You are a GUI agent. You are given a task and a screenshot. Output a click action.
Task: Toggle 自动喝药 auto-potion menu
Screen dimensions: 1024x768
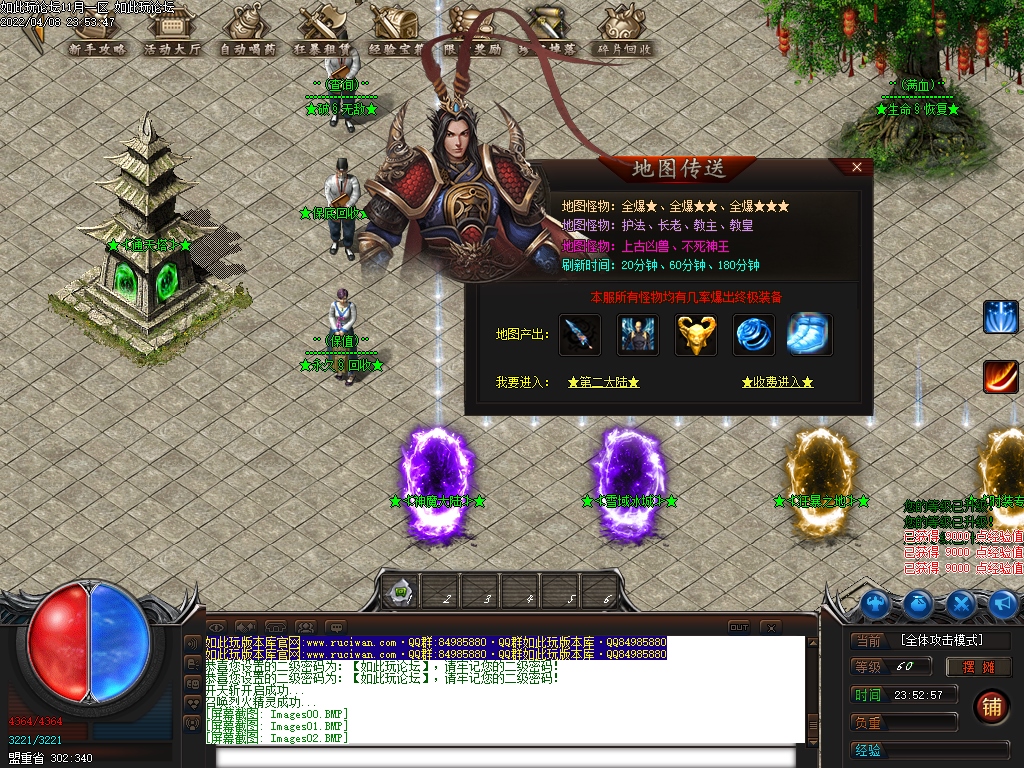(246, 33)
